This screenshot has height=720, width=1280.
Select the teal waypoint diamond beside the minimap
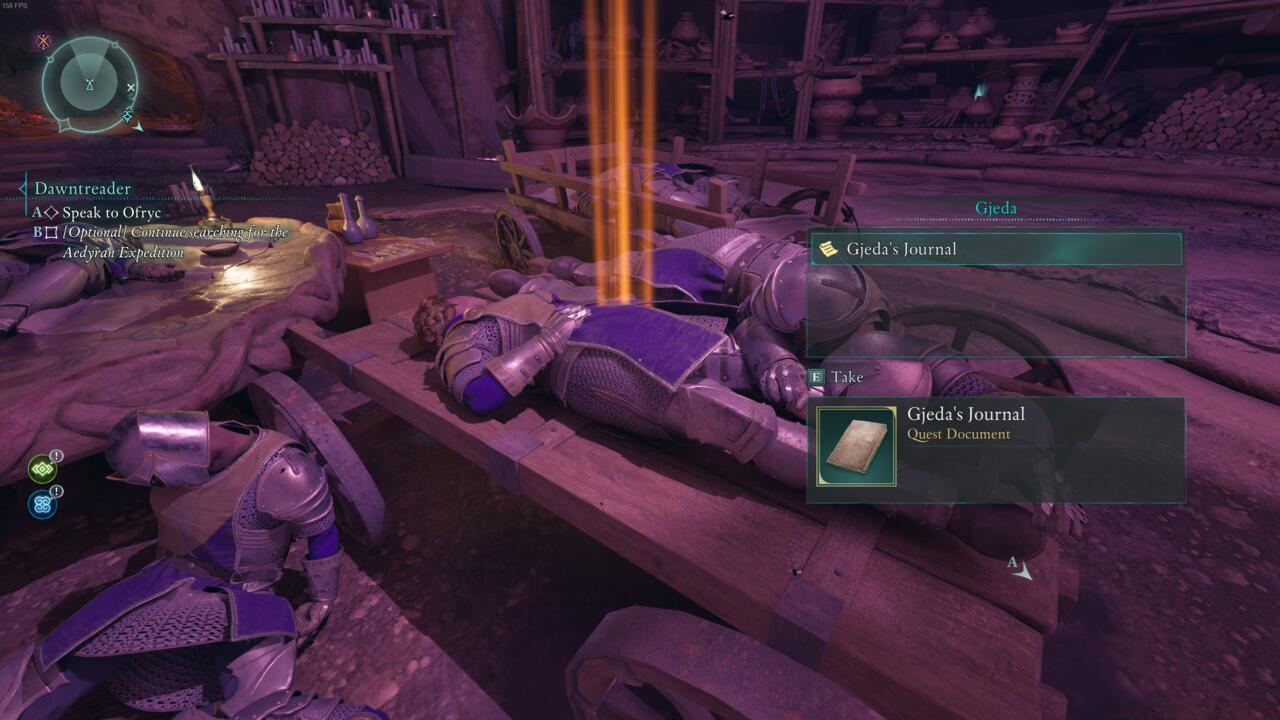(x=127, y=114)
